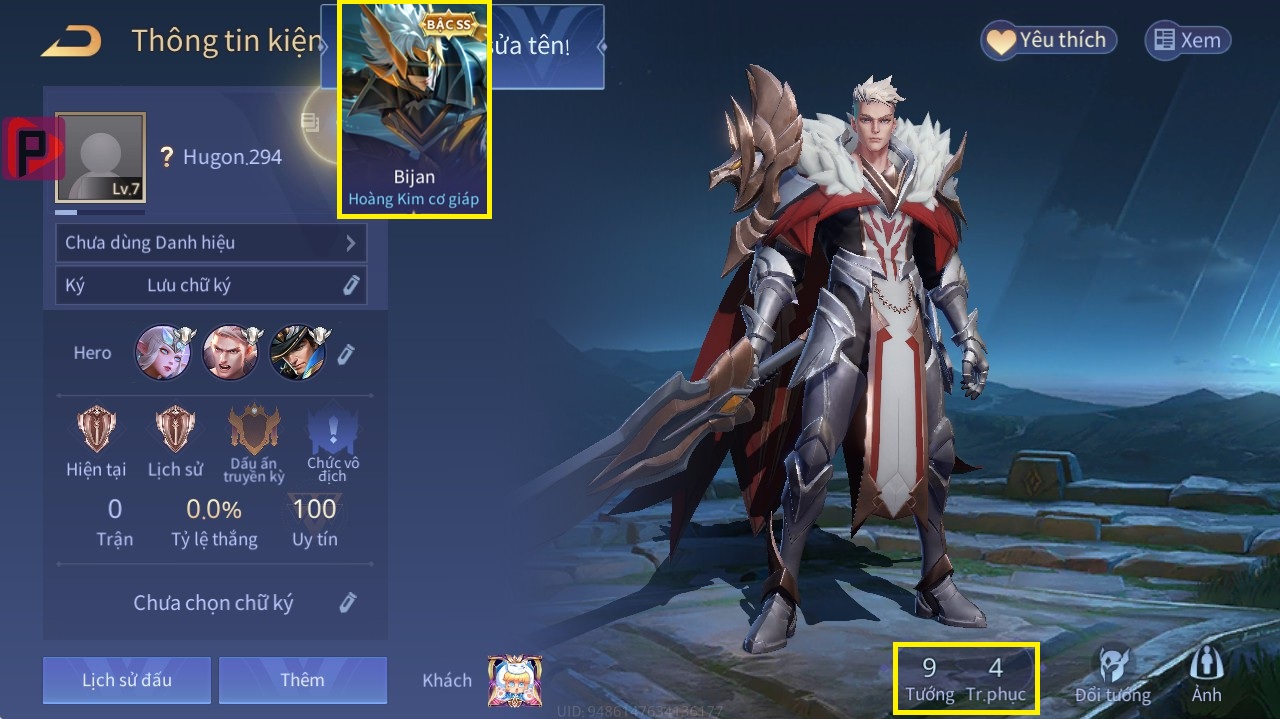Click the player avatar portrait

(100, 157)
